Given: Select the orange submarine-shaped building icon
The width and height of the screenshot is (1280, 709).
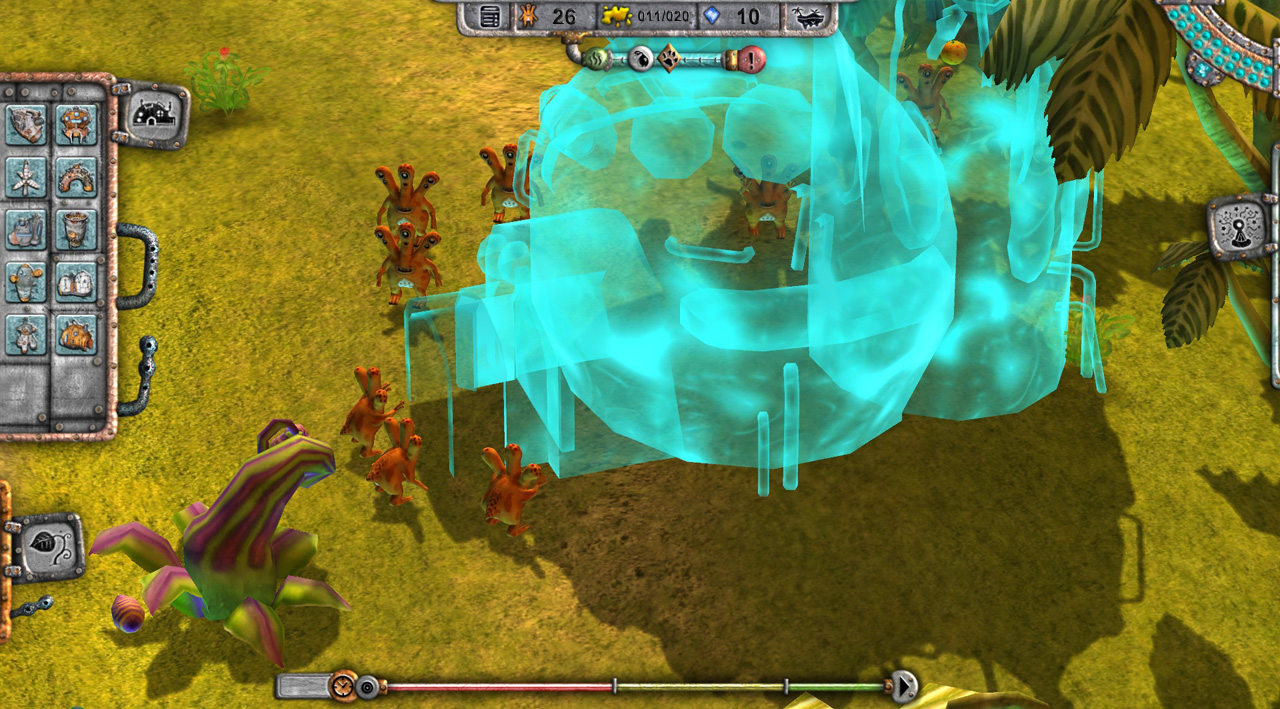Looking at the screenshot, I should tap(76, 335).
